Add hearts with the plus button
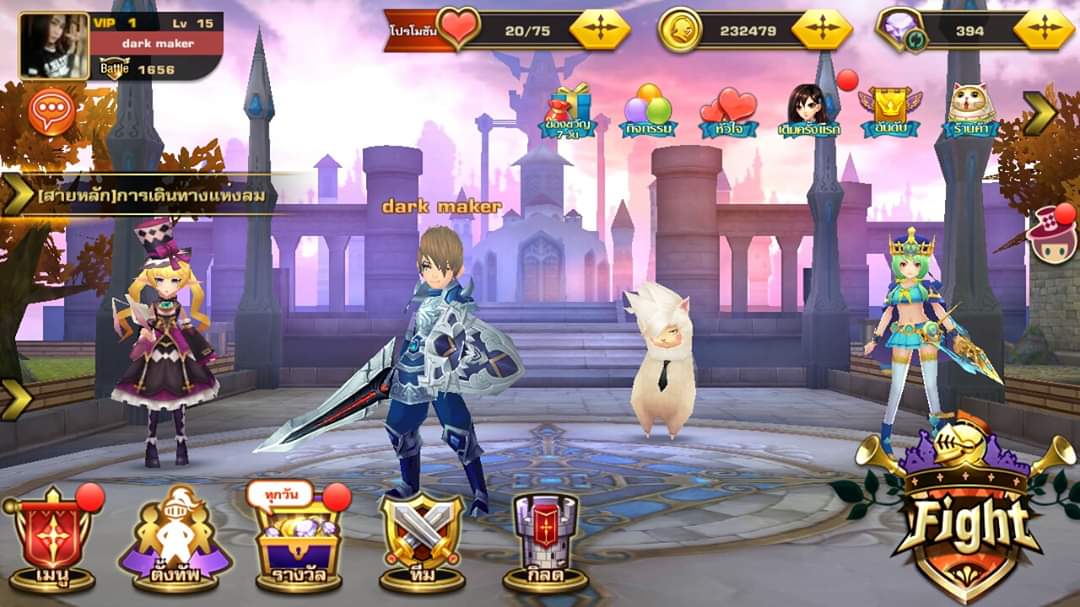Image resolution: width=1080 pixels, height=607 pixels. [x=599, y=30]
